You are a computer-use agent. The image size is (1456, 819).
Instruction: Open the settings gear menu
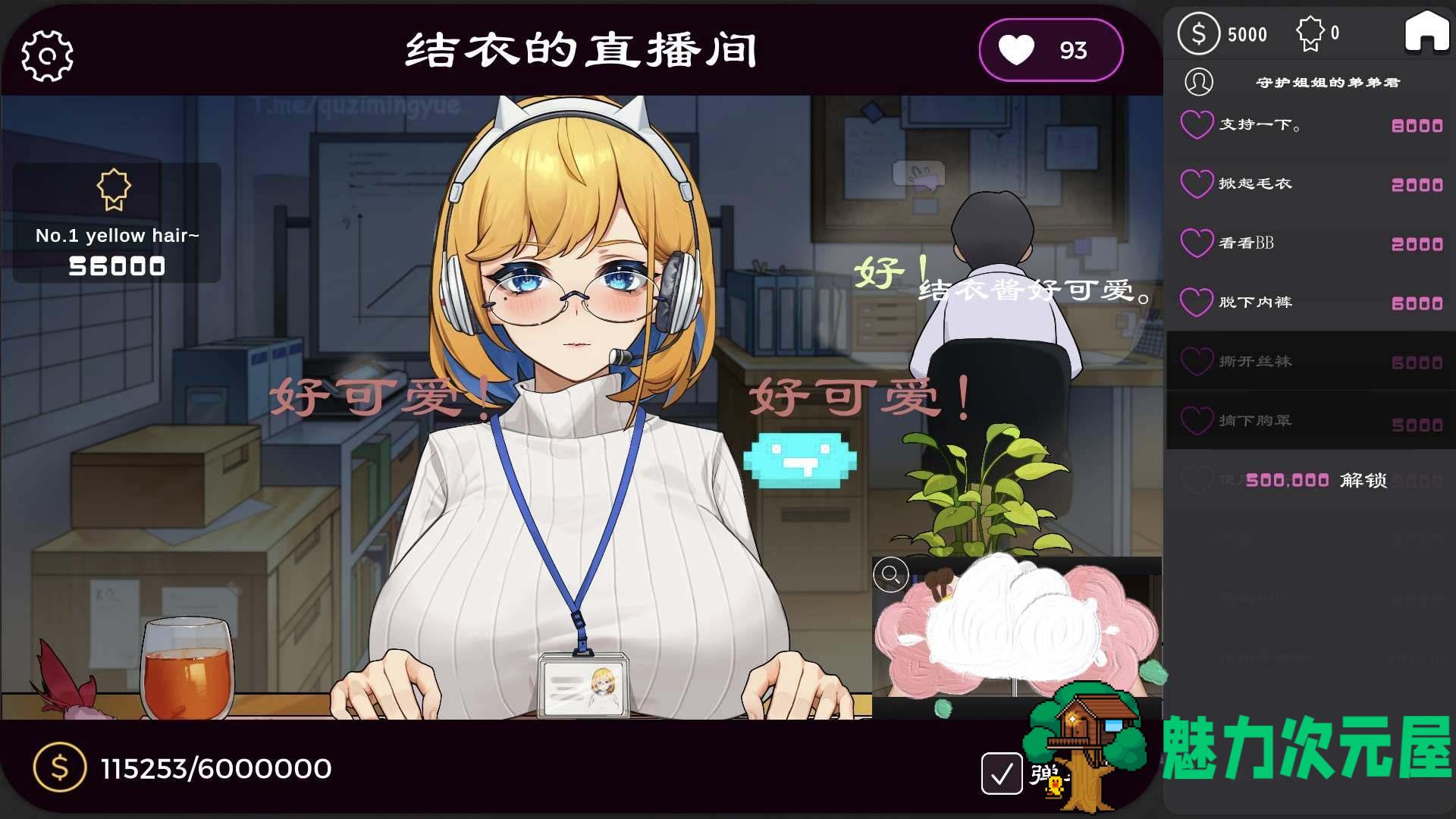(x=47, y=55)
